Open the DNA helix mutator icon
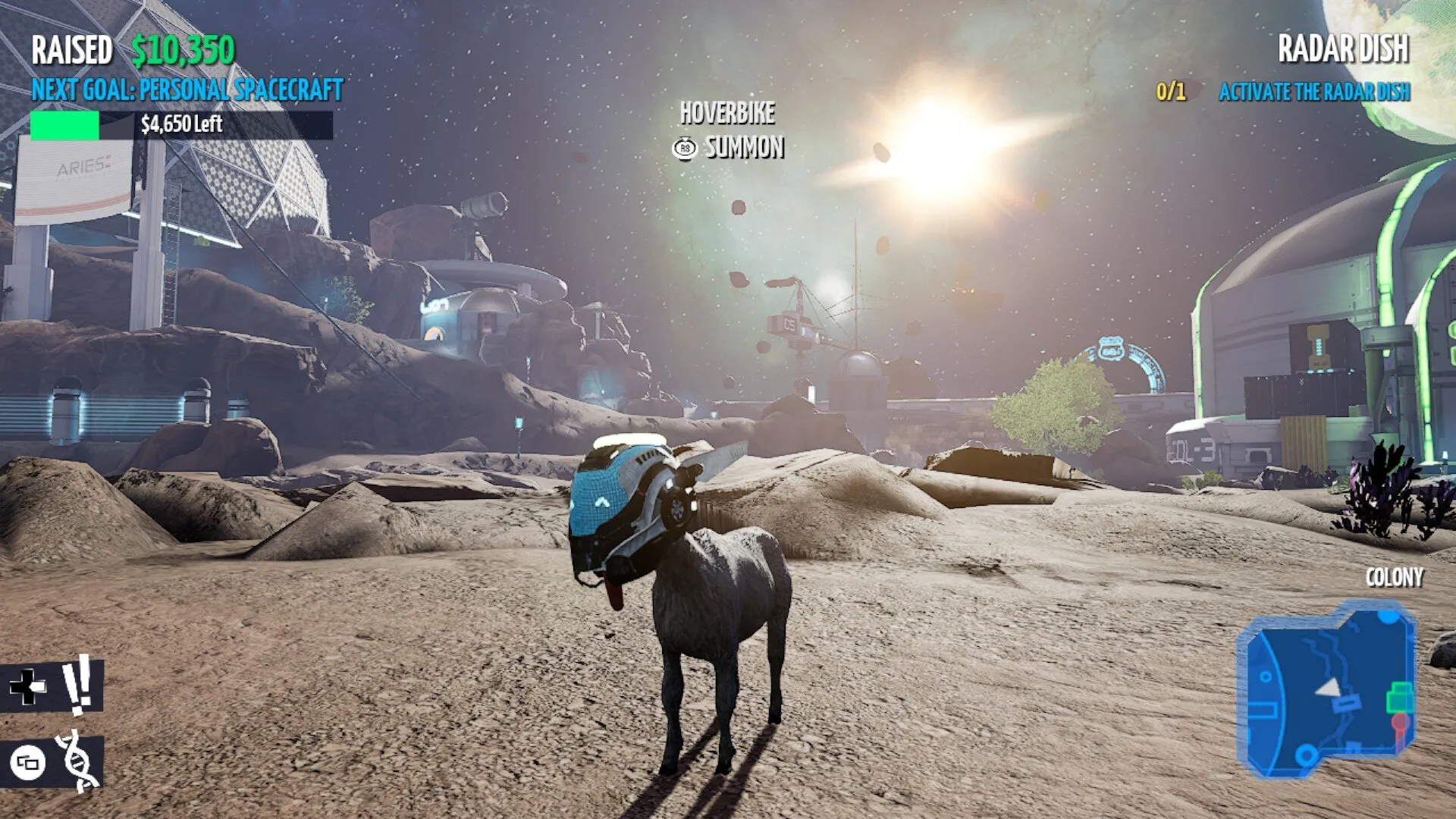 [78, 761]
